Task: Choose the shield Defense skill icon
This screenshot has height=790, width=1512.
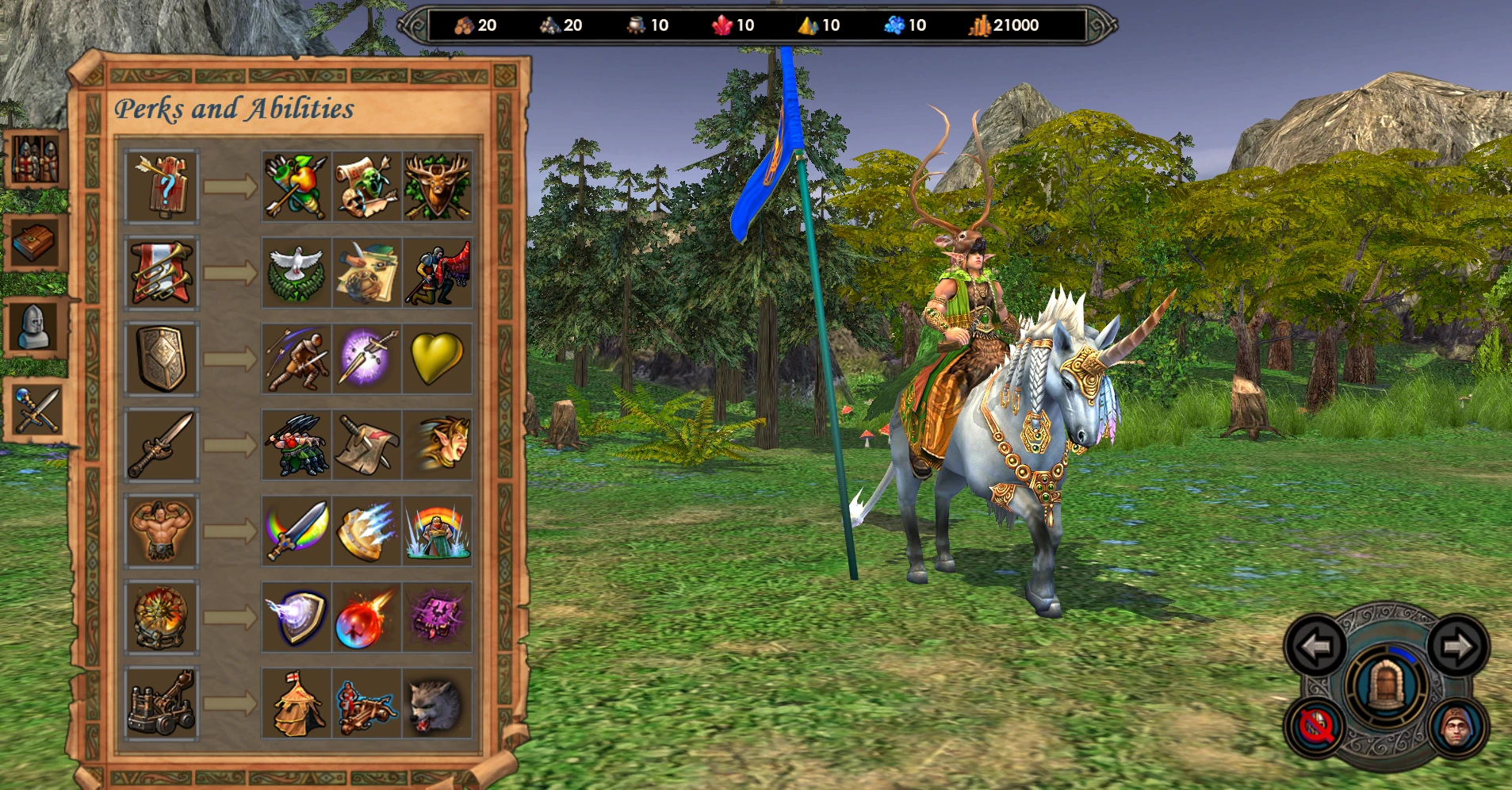Action: [162, 359]
